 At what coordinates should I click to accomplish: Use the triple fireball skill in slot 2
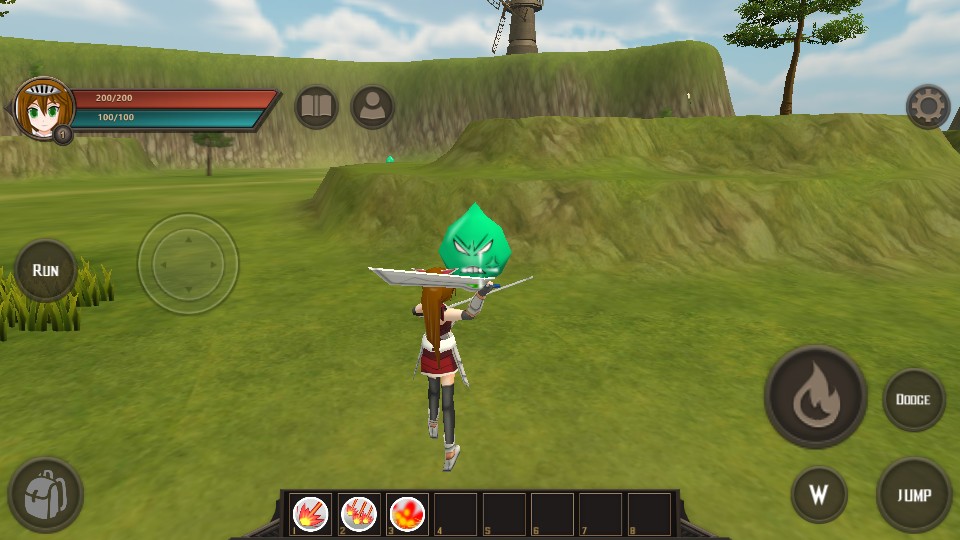pos(359,514)
